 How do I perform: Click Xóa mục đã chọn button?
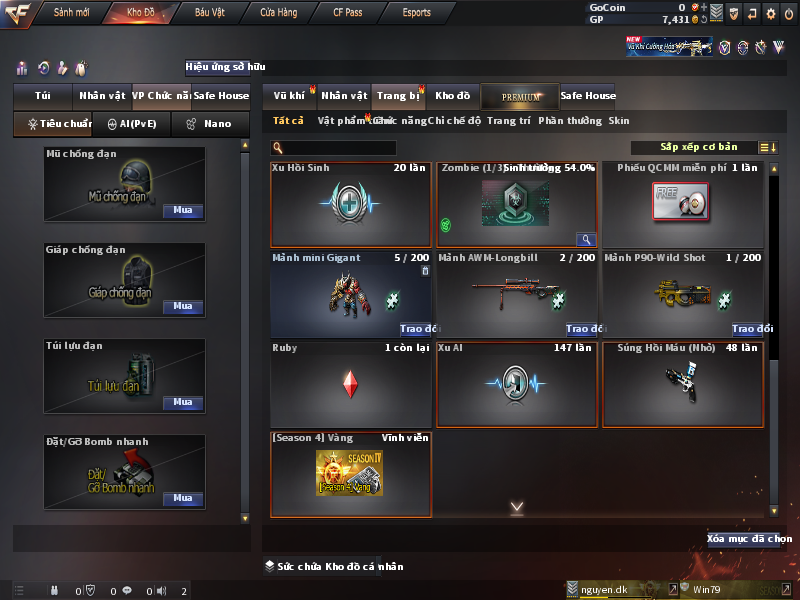pyautogui.click(x=743, y=539)
